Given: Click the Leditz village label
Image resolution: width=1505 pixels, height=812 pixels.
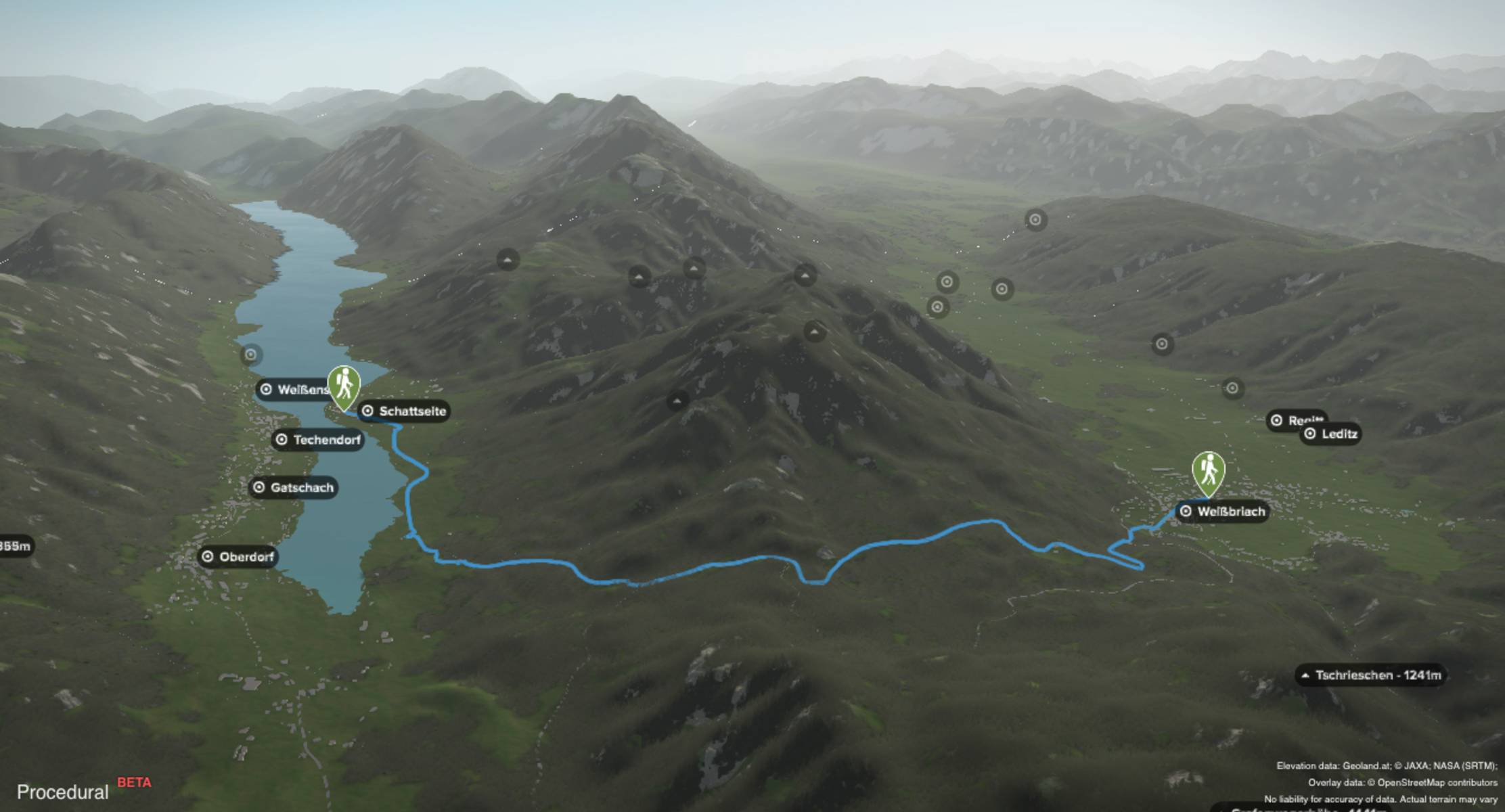Looking at the screenshot, I should click(1331, 434).
